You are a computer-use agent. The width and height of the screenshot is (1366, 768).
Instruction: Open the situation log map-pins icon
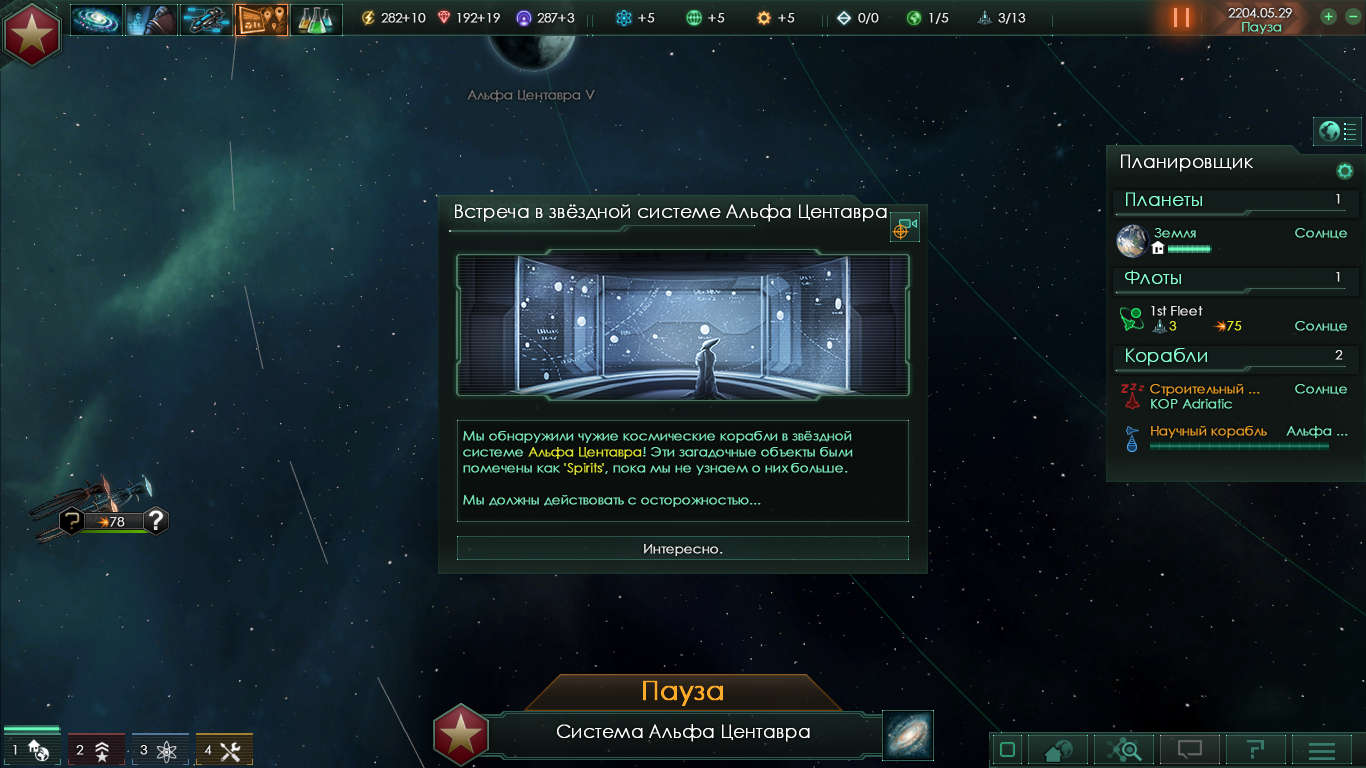[x=261, y=19]
